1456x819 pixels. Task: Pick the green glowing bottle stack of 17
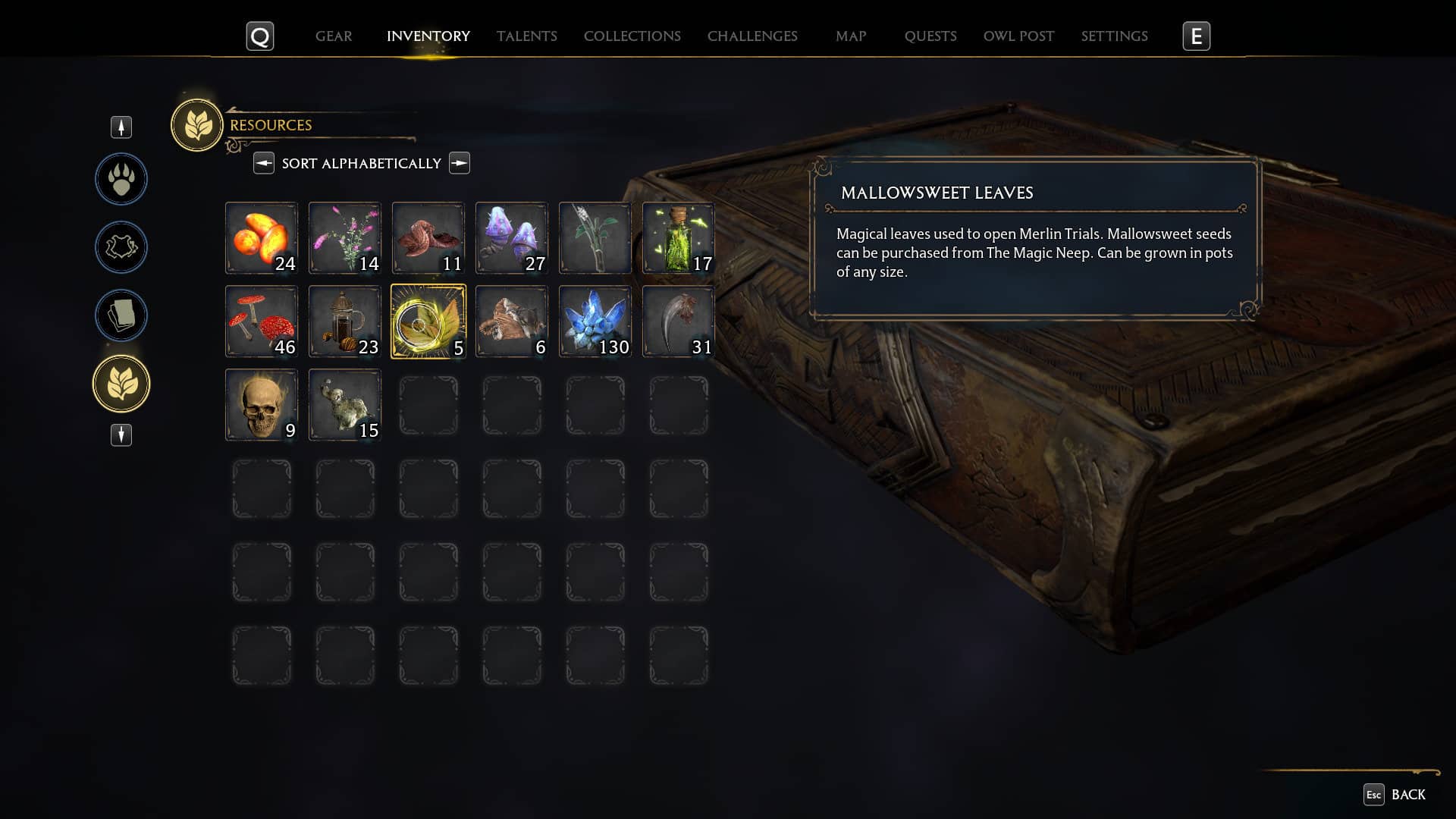679,238
